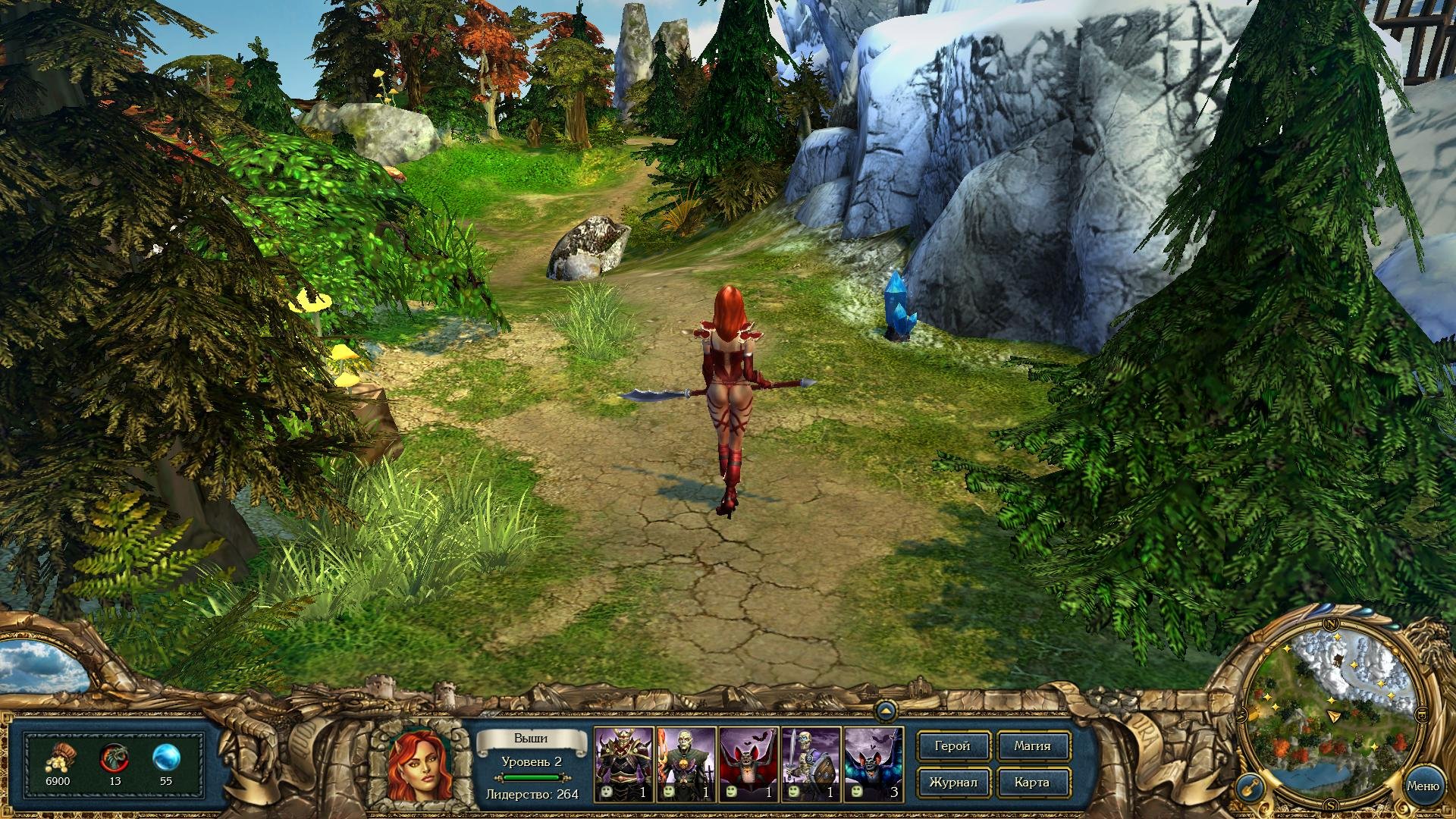Select the dark armored knight unit

(623, 764)
